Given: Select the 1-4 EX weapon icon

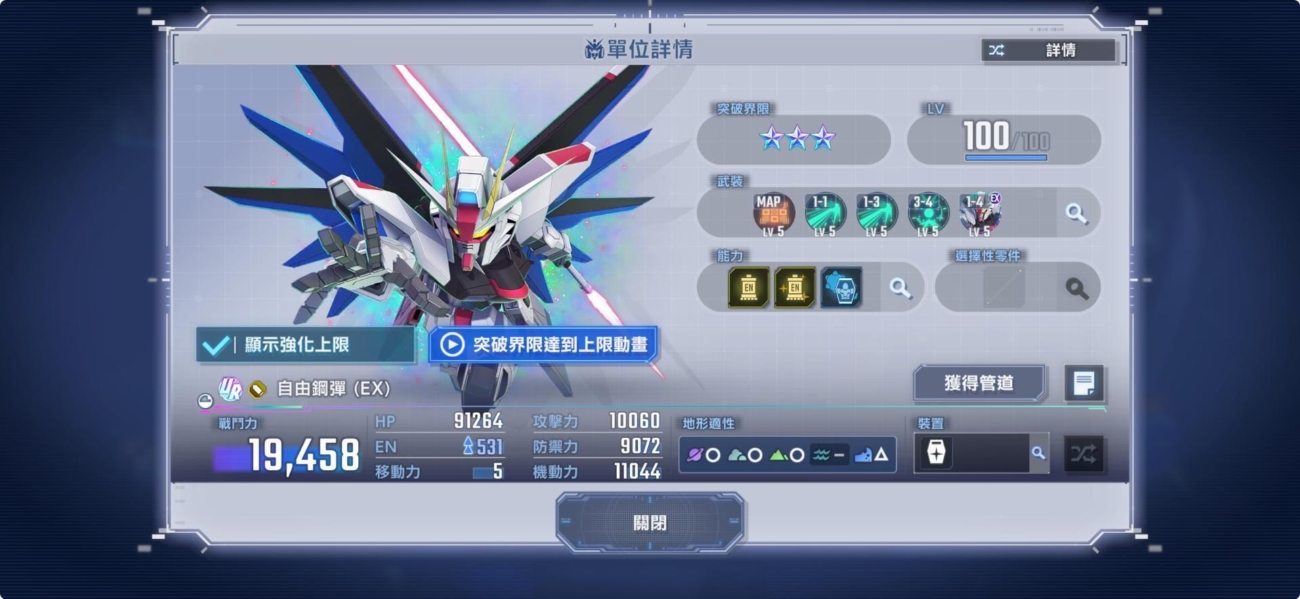Looking at the screenshot, I should pyautogui.click(x=979, y=213).
